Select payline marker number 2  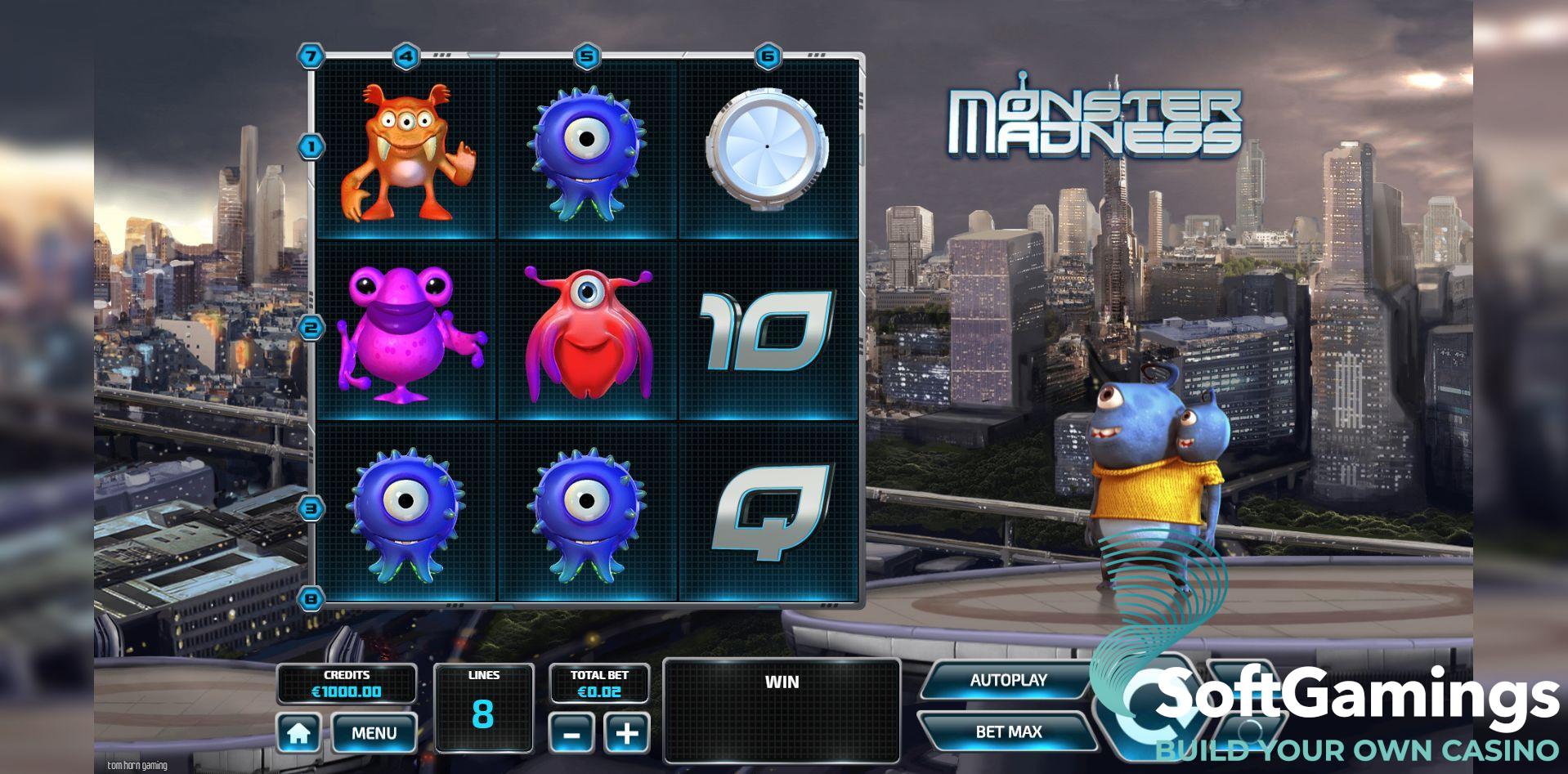(311, 329)
